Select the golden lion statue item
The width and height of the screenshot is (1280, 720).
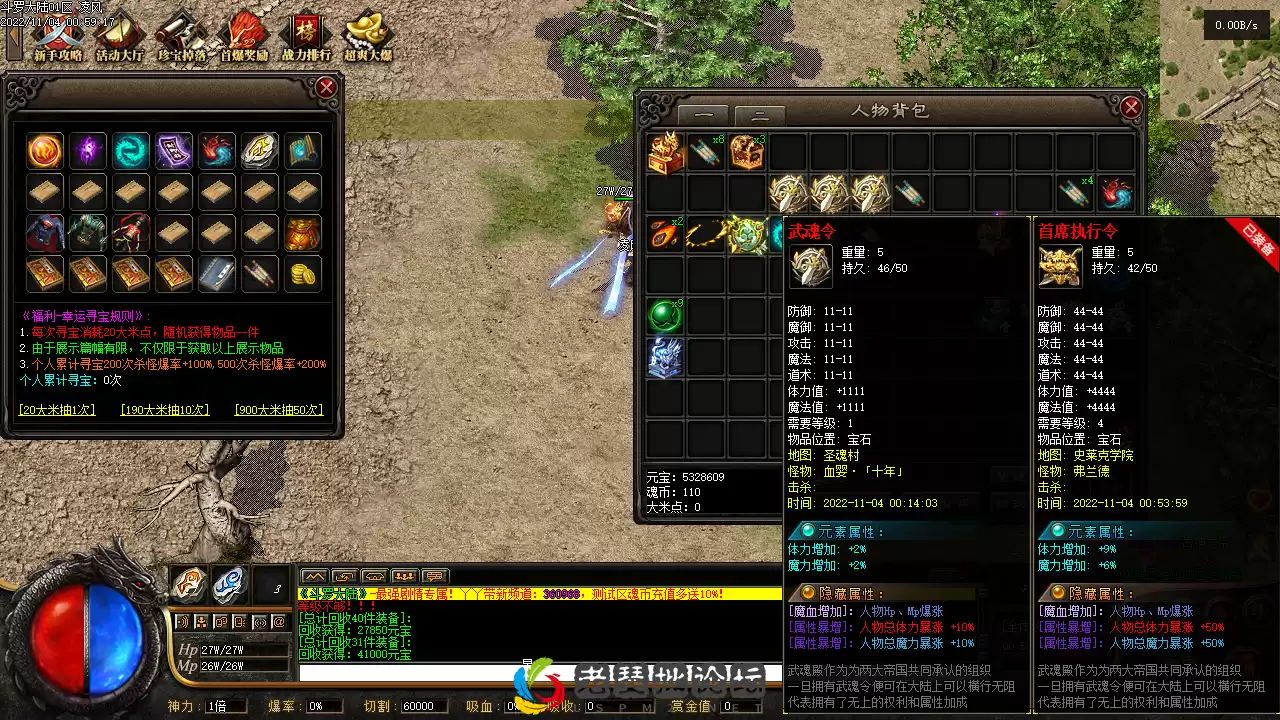click(665, 153)
